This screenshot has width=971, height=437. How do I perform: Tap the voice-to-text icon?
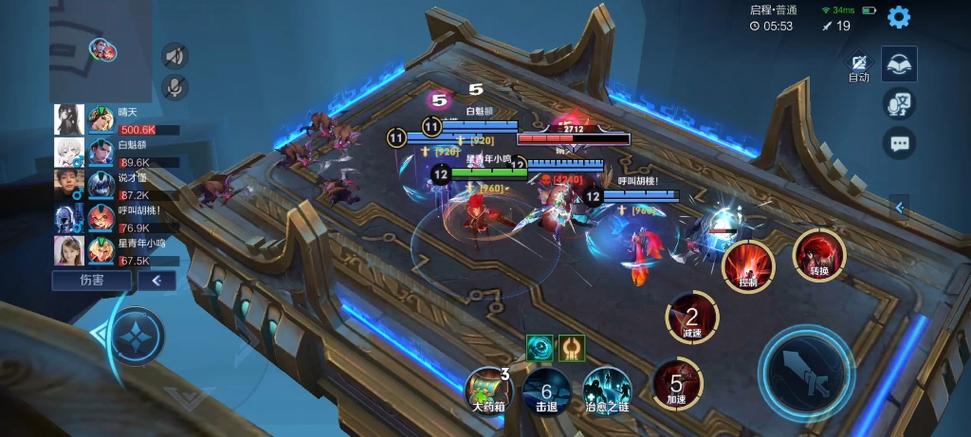click(x=899, y=103)
